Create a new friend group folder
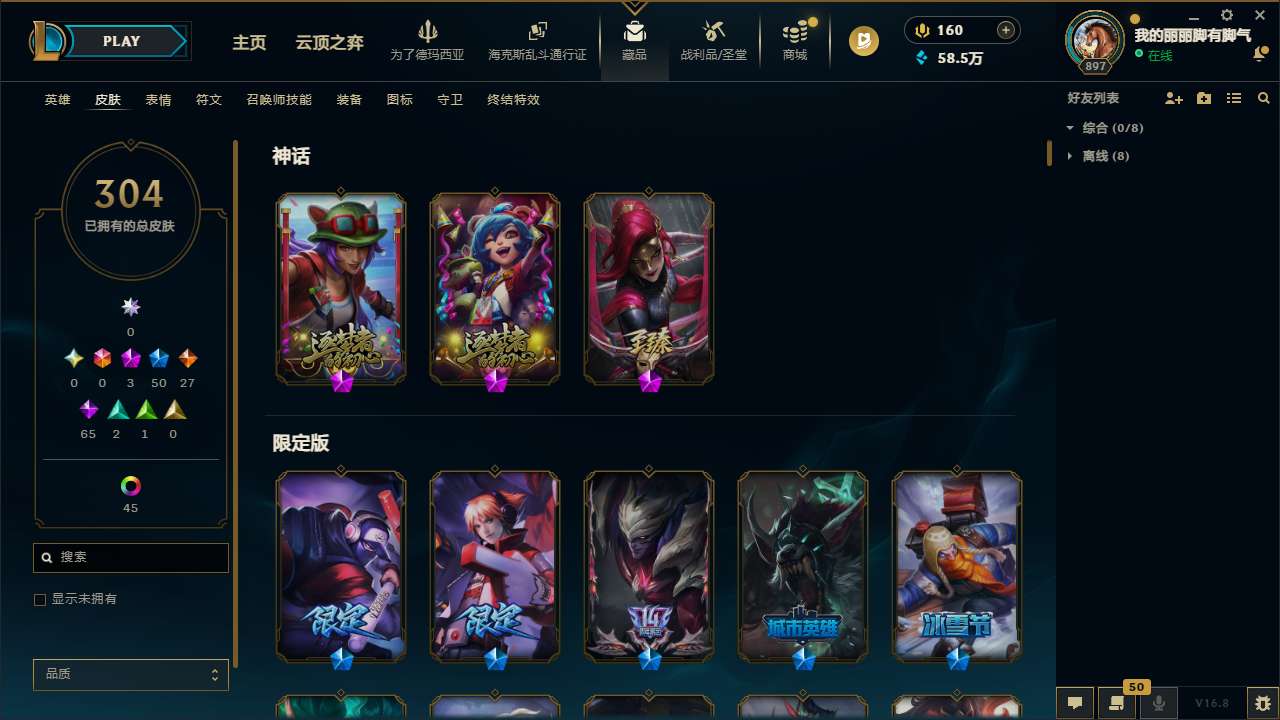The image size is (1280, 720). click(x=1203, y=98)
